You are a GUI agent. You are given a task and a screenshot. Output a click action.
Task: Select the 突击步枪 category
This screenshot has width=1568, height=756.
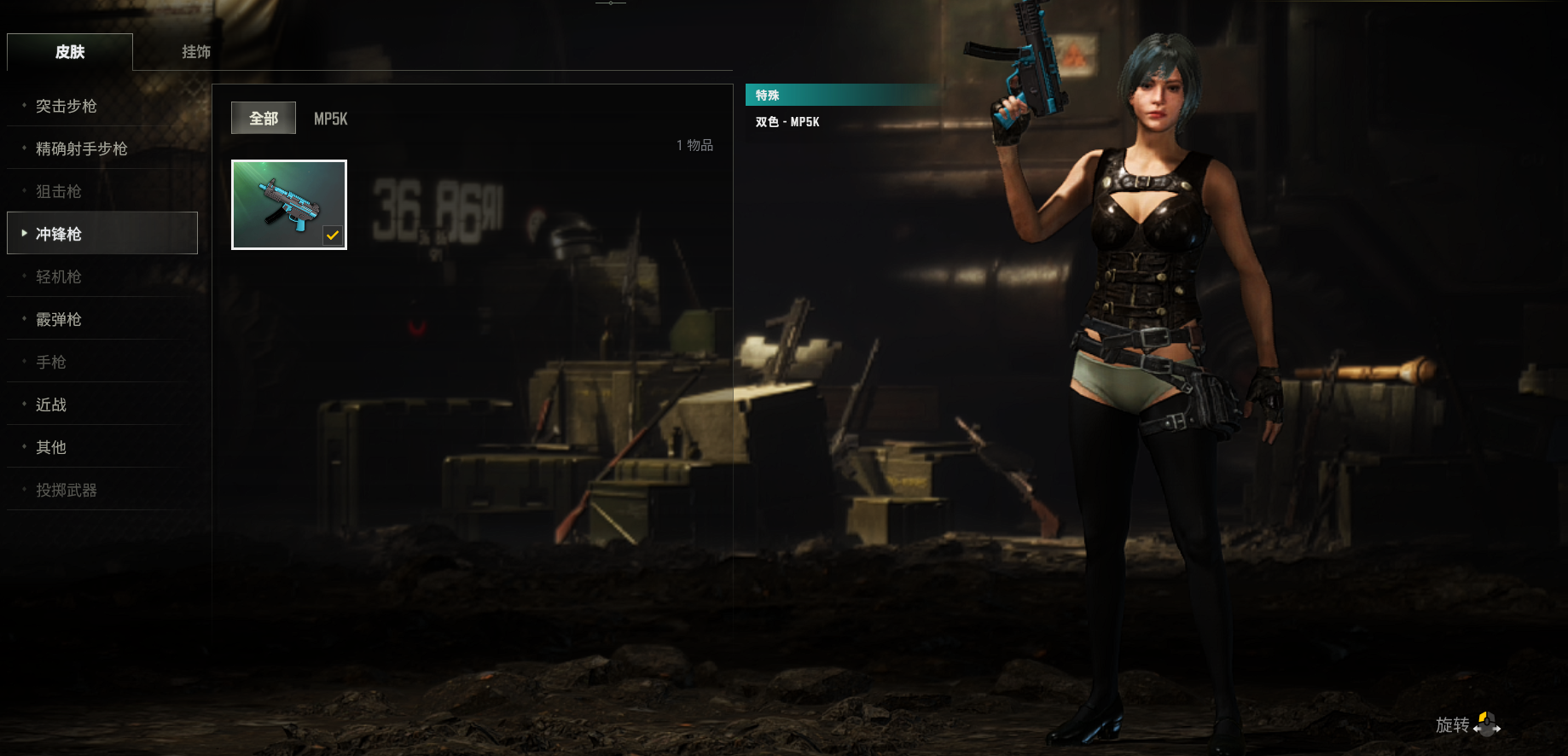67,106
